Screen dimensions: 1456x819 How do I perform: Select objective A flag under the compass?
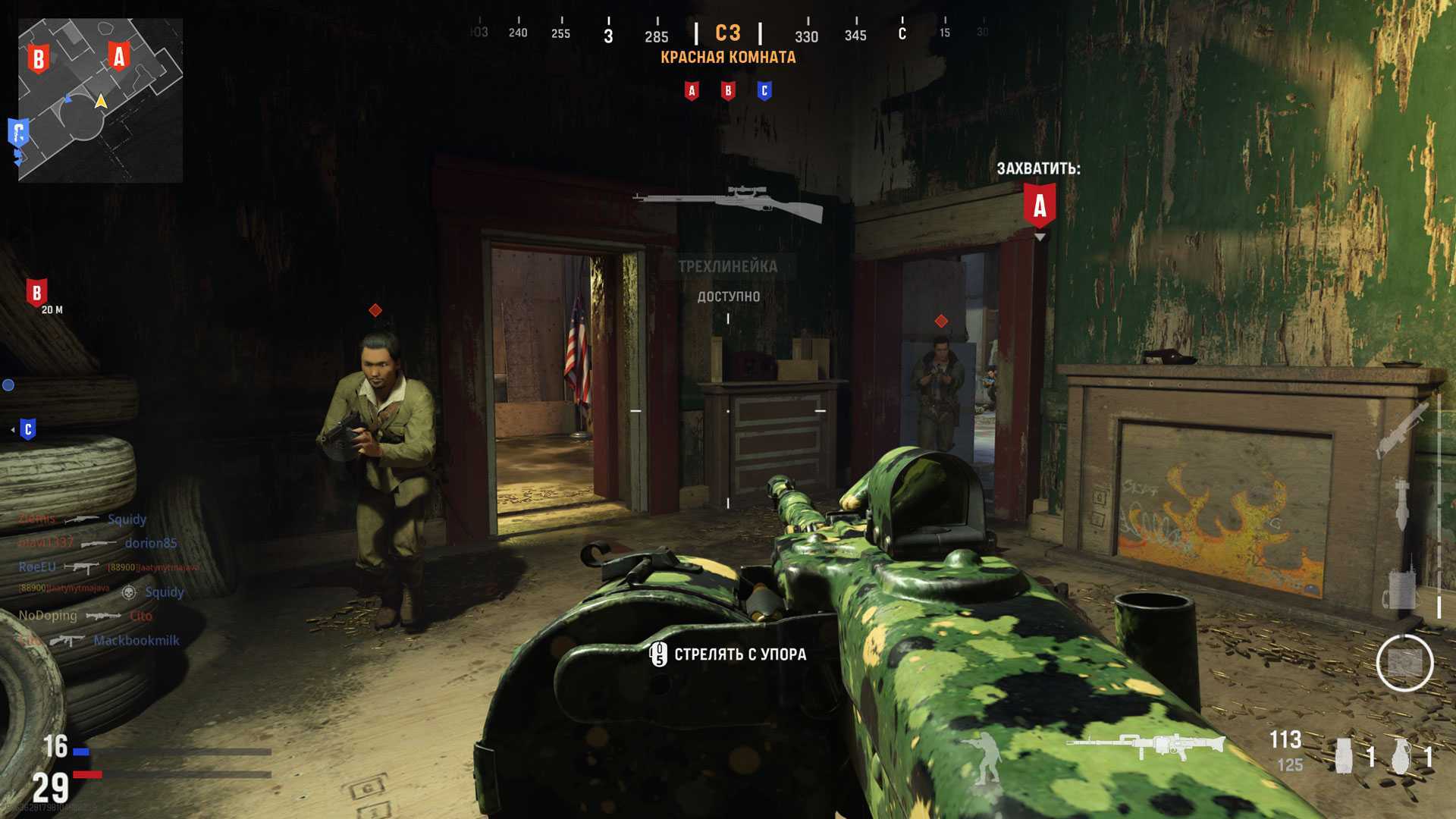click(x=692, y=91)
